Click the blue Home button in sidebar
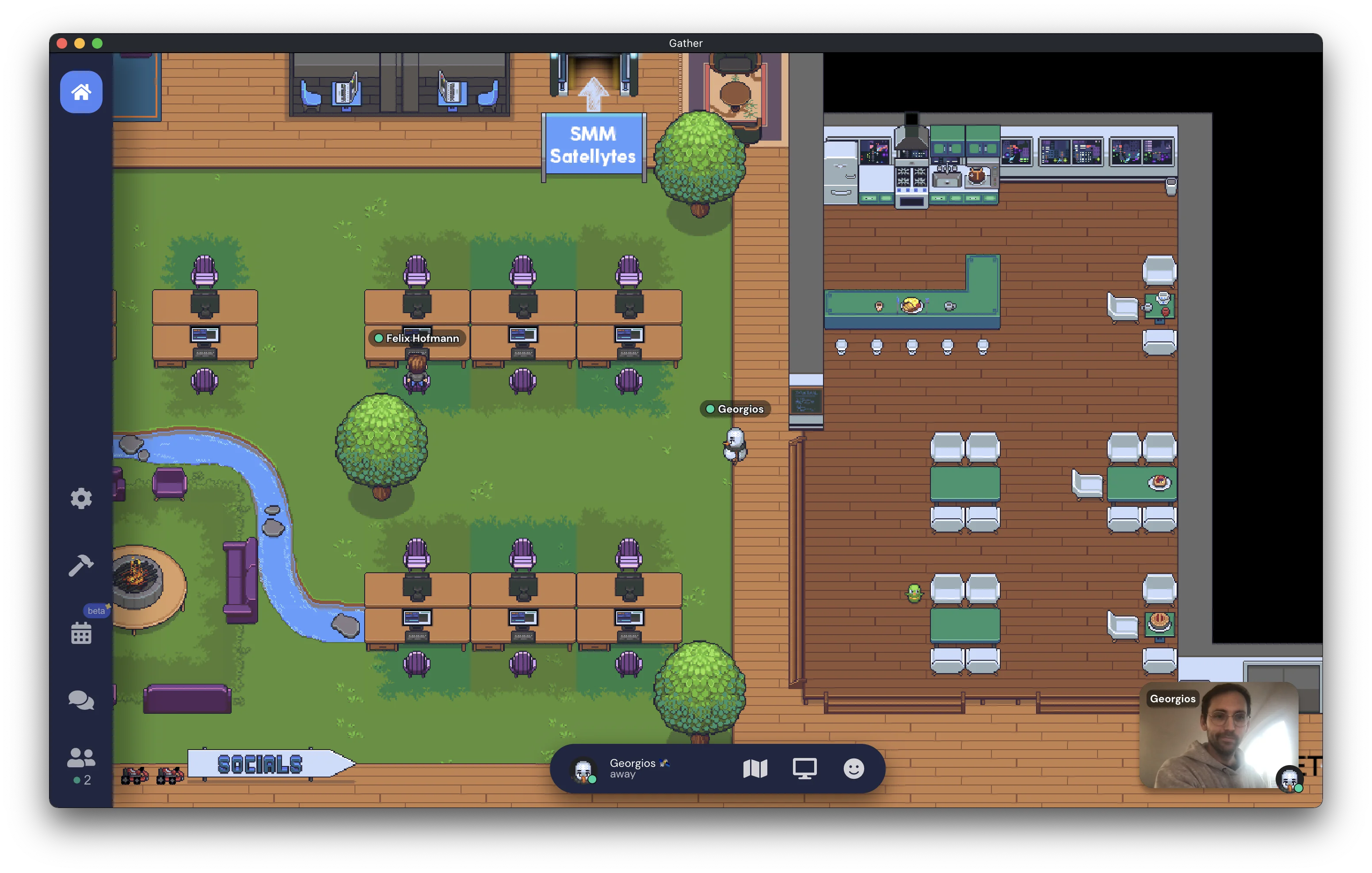The height and width of the screenshot is (873, 1372). [x=81, y=92]
